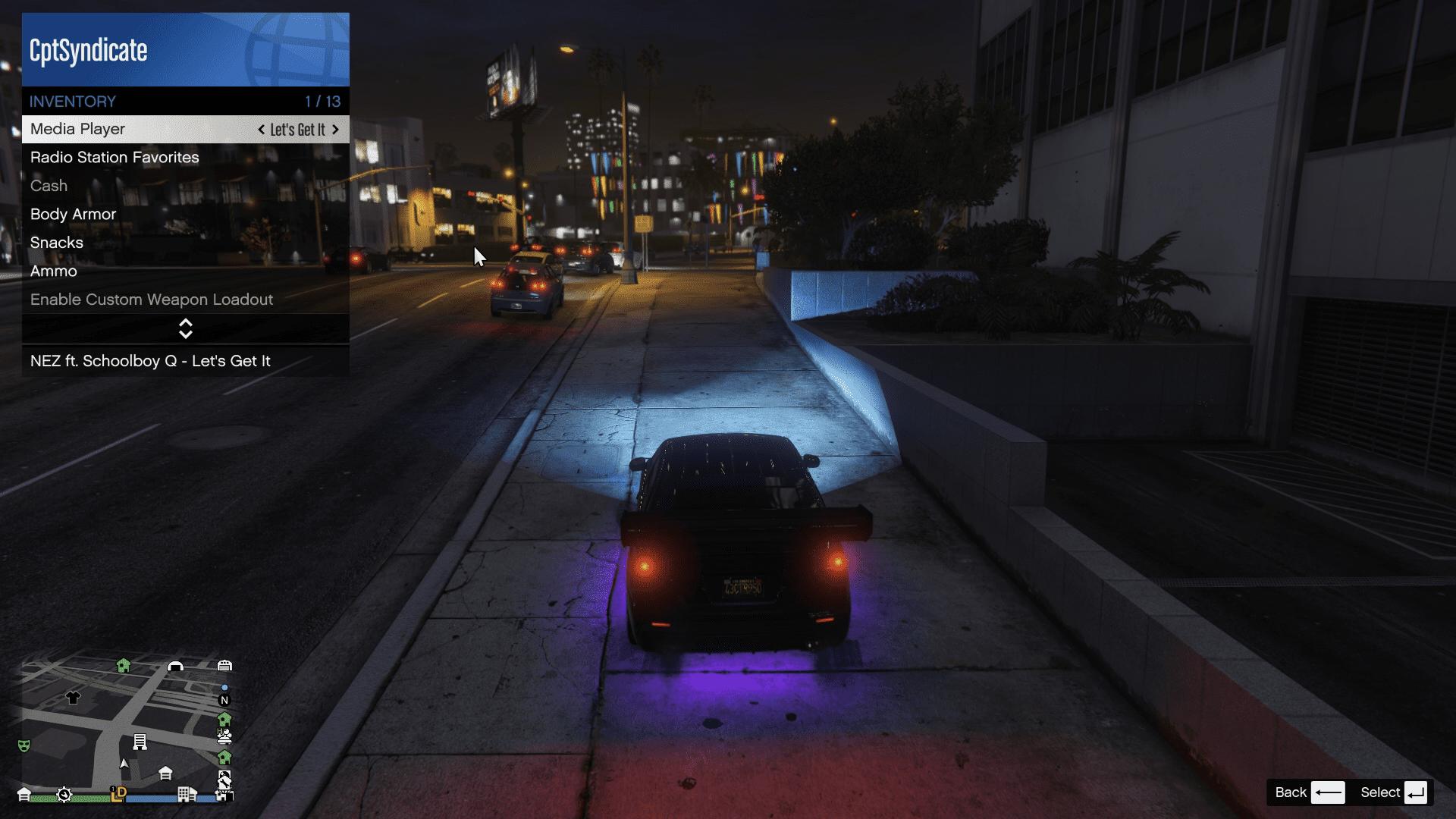Open the Ammo menu entry
Image resolution: width=1456 pixels, height=819 pixels.
54,271
